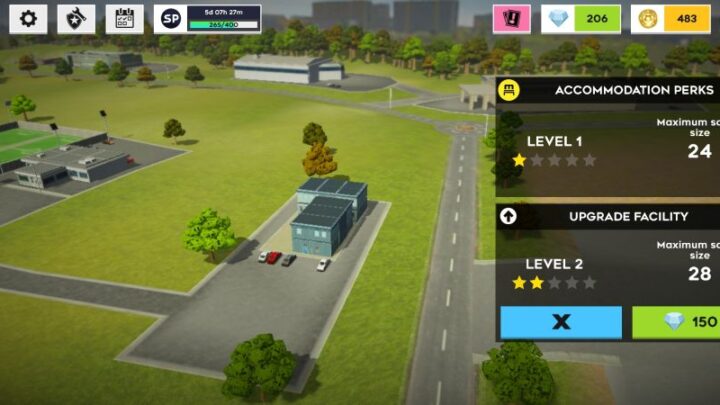Open the diamond currency shop
This screenshot has width=720, height=405.
pyautogui.click(x=581, y=18)
